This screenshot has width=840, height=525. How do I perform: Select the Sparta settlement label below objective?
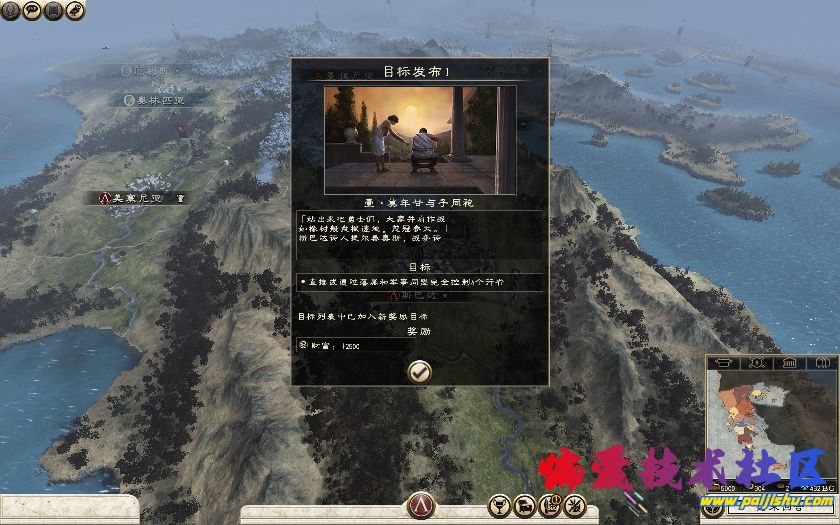tap(420, 297)
